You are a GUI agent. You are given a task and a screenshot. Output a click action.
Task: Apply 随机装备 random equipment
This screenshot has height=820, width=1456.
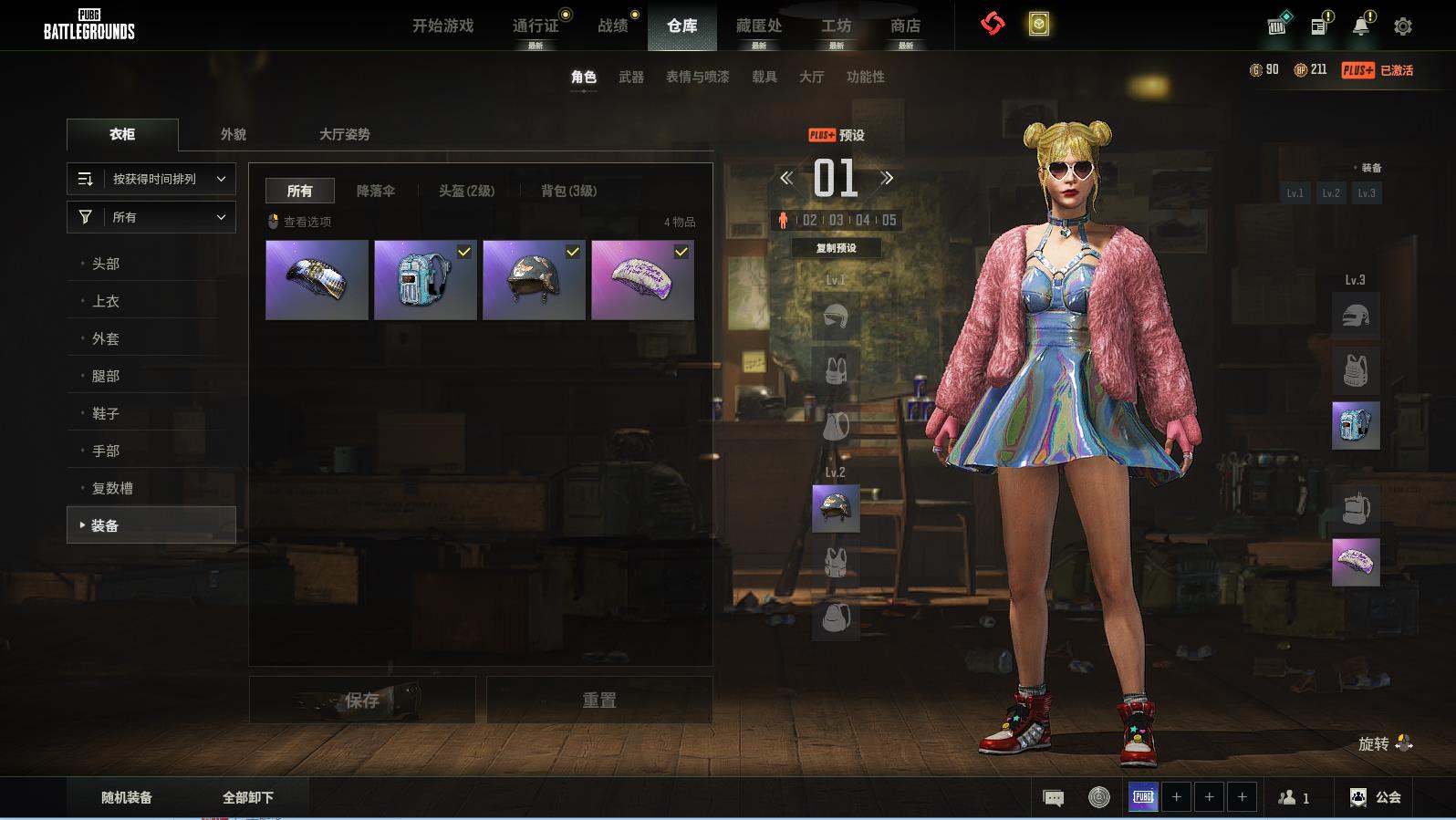point(127,797)
